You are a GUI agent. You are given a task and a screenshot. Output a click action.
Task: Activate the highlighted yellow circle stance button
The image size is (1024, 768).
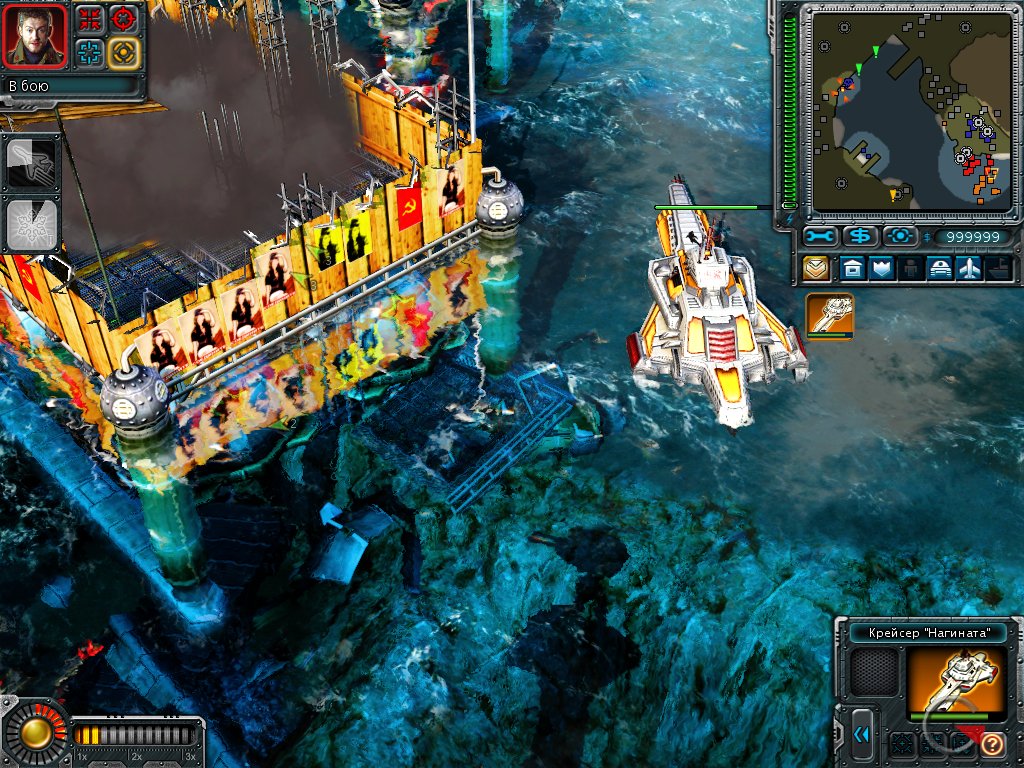pyautogui.click(x=124, y=52)
